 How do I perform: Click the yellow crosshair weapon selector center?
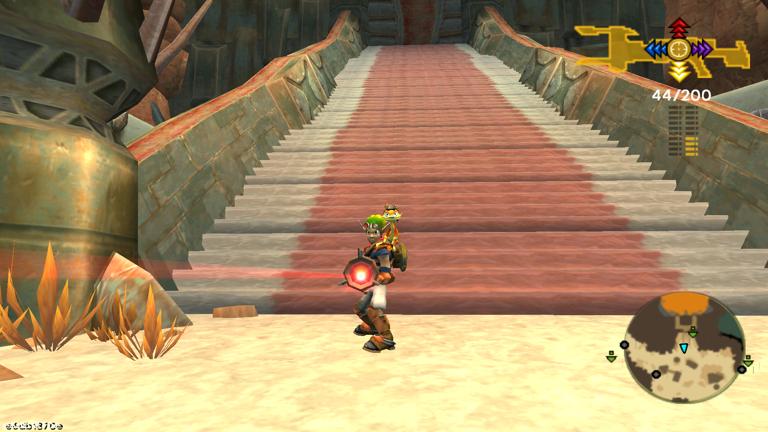[679, 48]
